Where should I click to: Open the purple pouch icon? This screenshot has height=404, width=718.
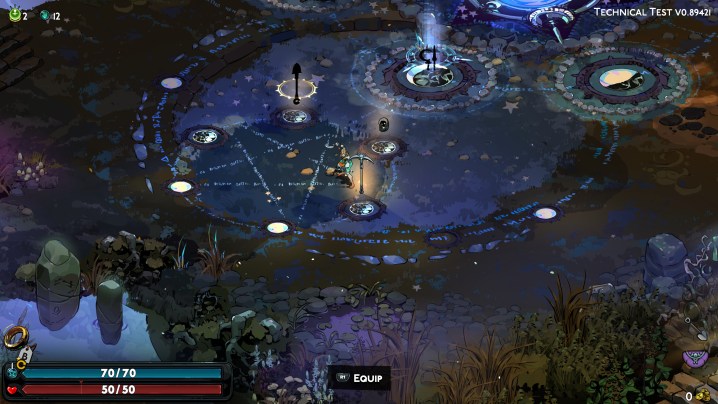tap(693, 358)
